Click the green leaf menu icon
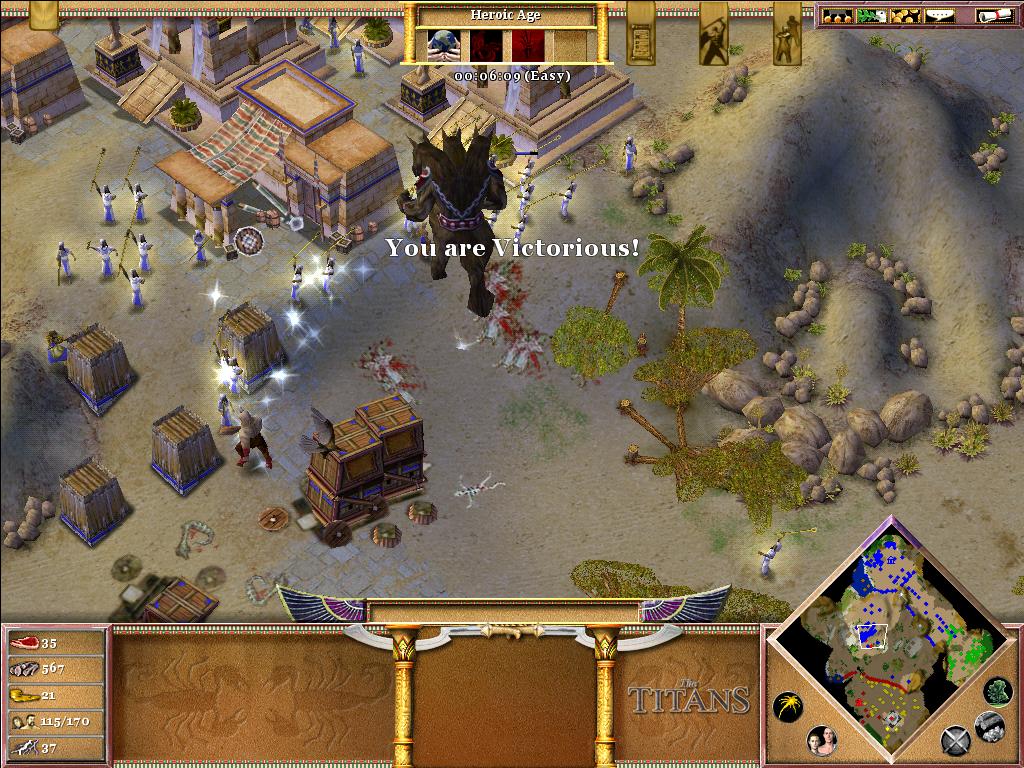 click(871, 16)
